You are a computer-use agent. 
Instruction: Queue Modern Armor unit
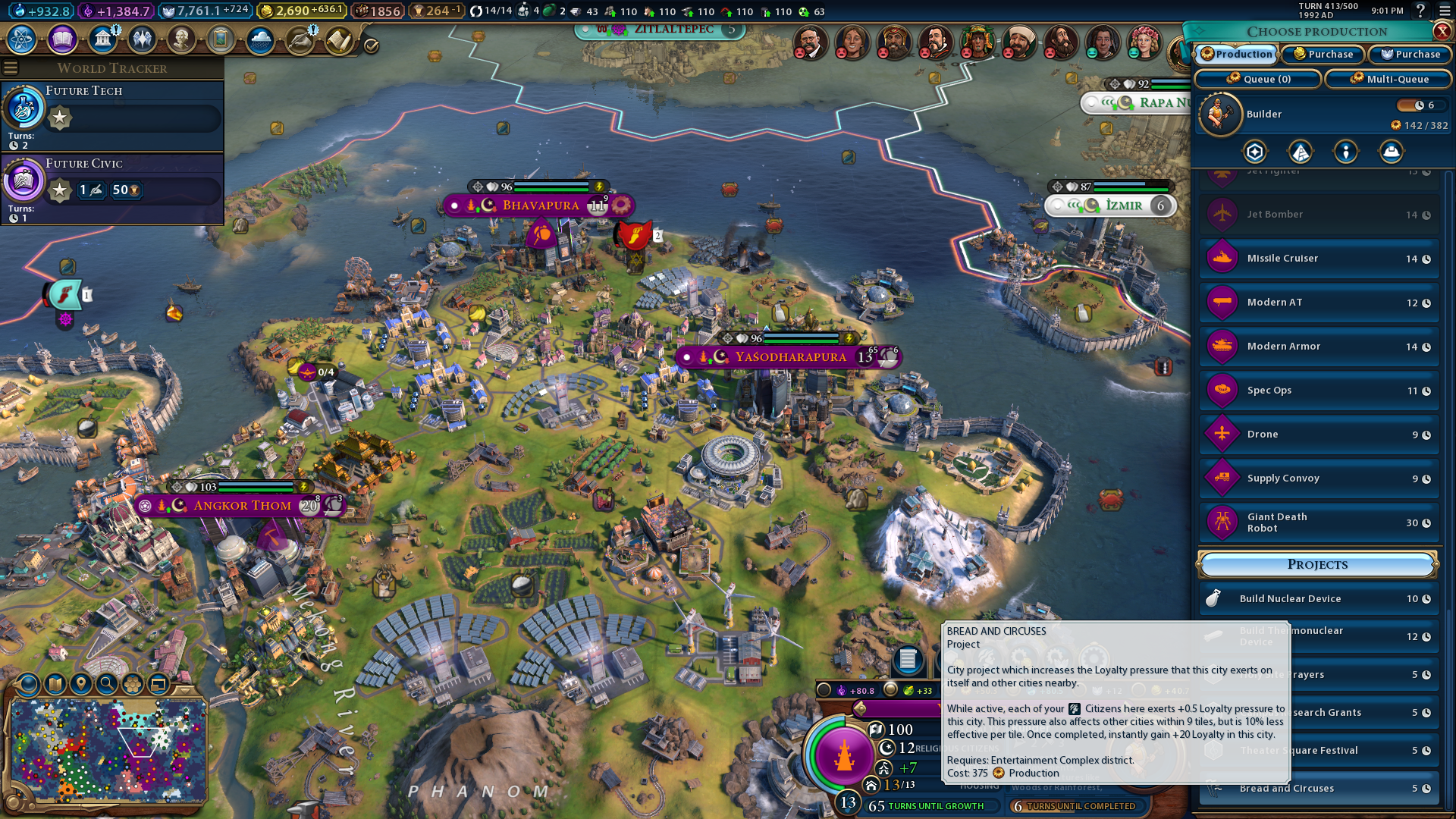1319,347
